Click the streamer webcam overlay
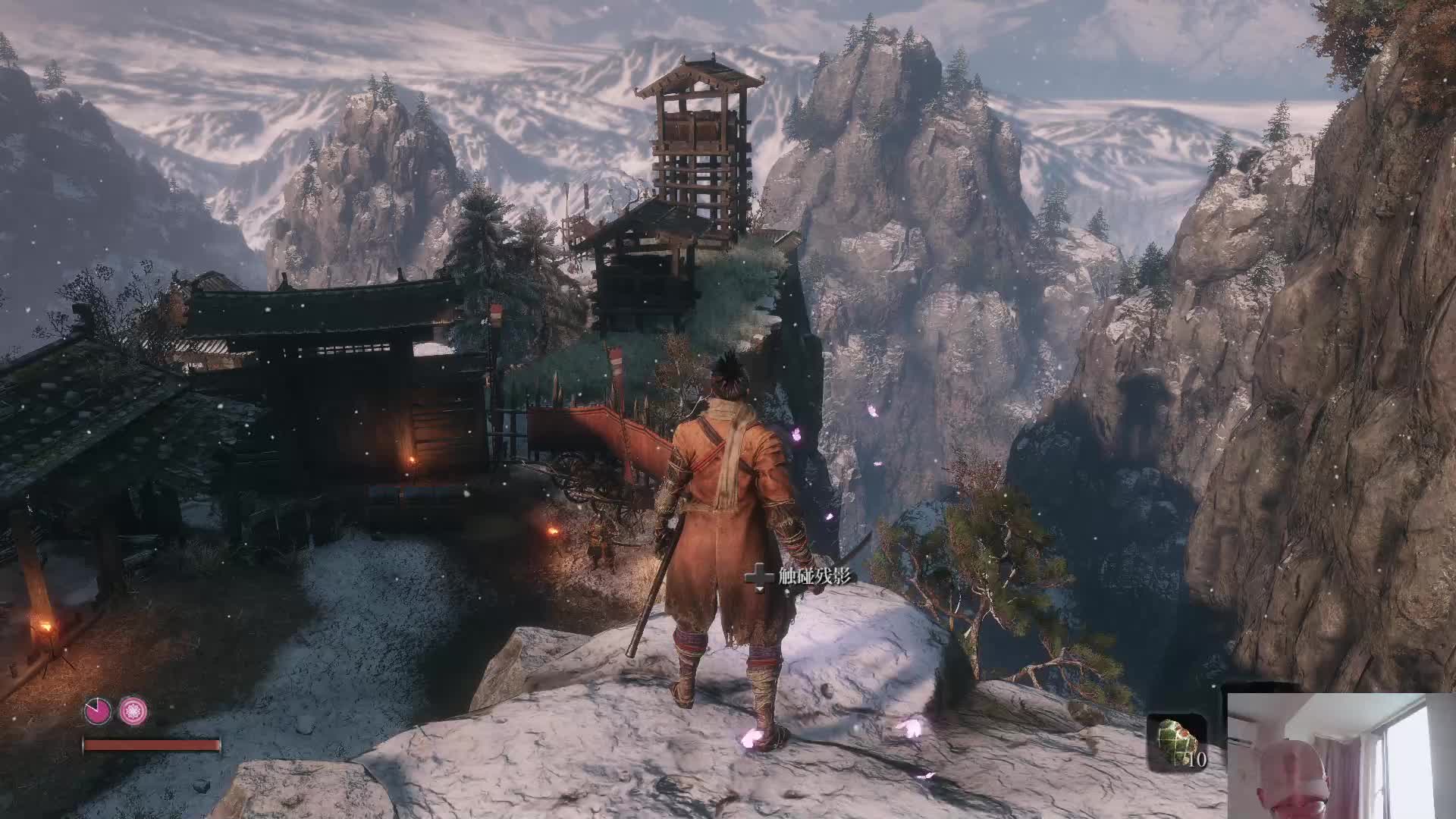 tap(1341, 756)
